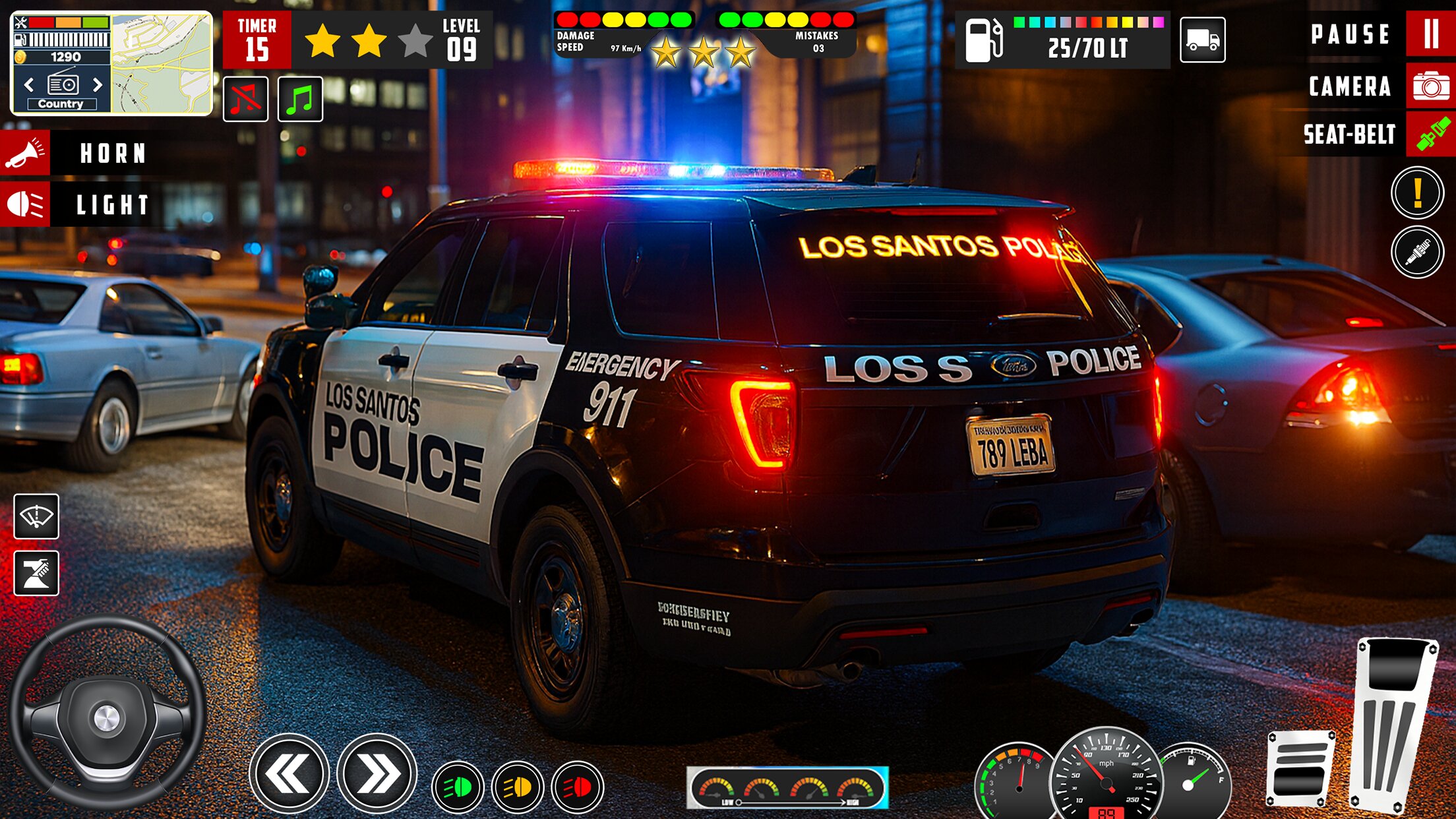Select the previous radio station arrow
This screenshot has width=1456, height=819.
point(29,85)
